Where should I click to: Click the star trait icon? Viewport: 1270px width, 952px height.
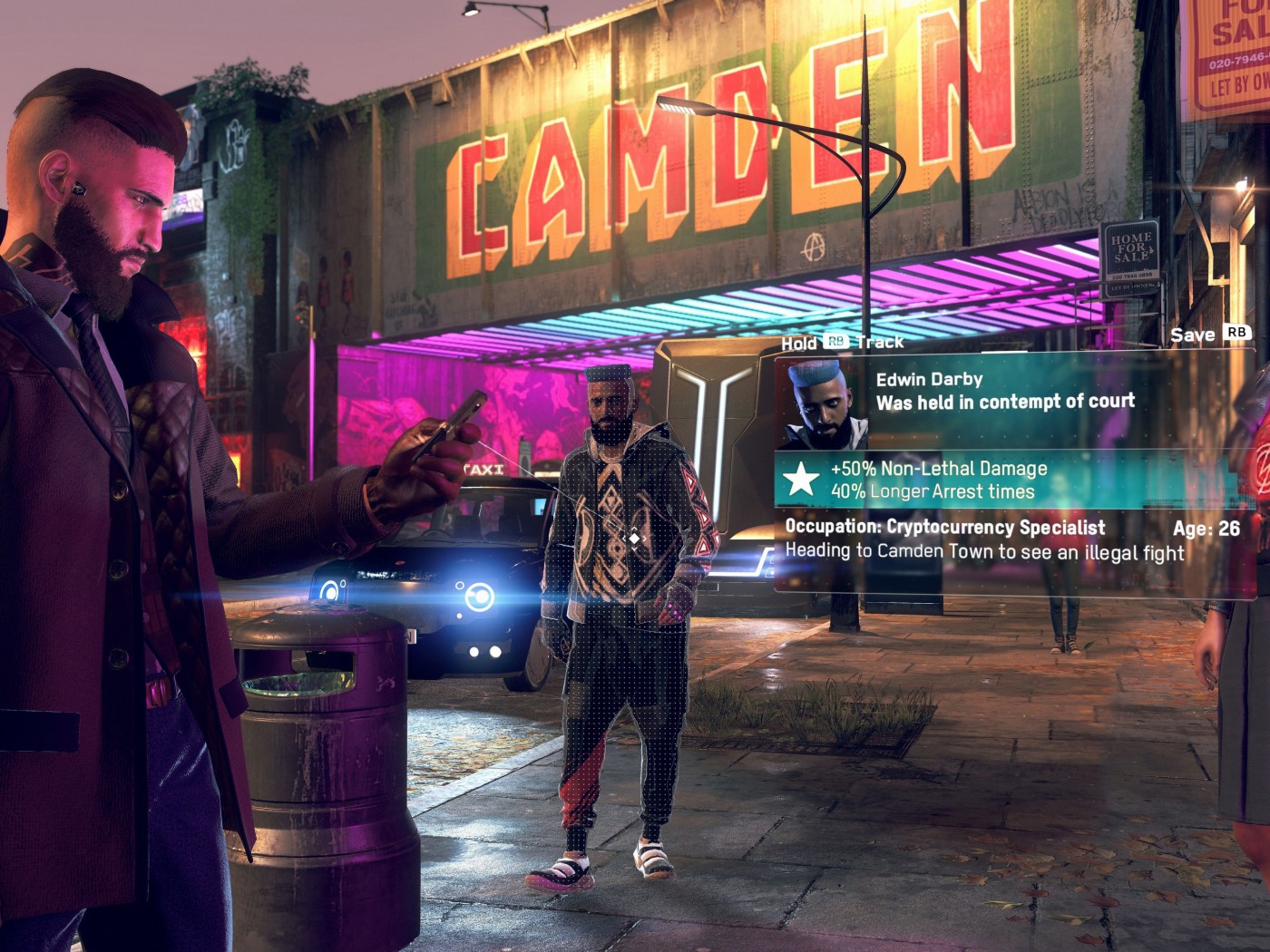pos(801,479)
